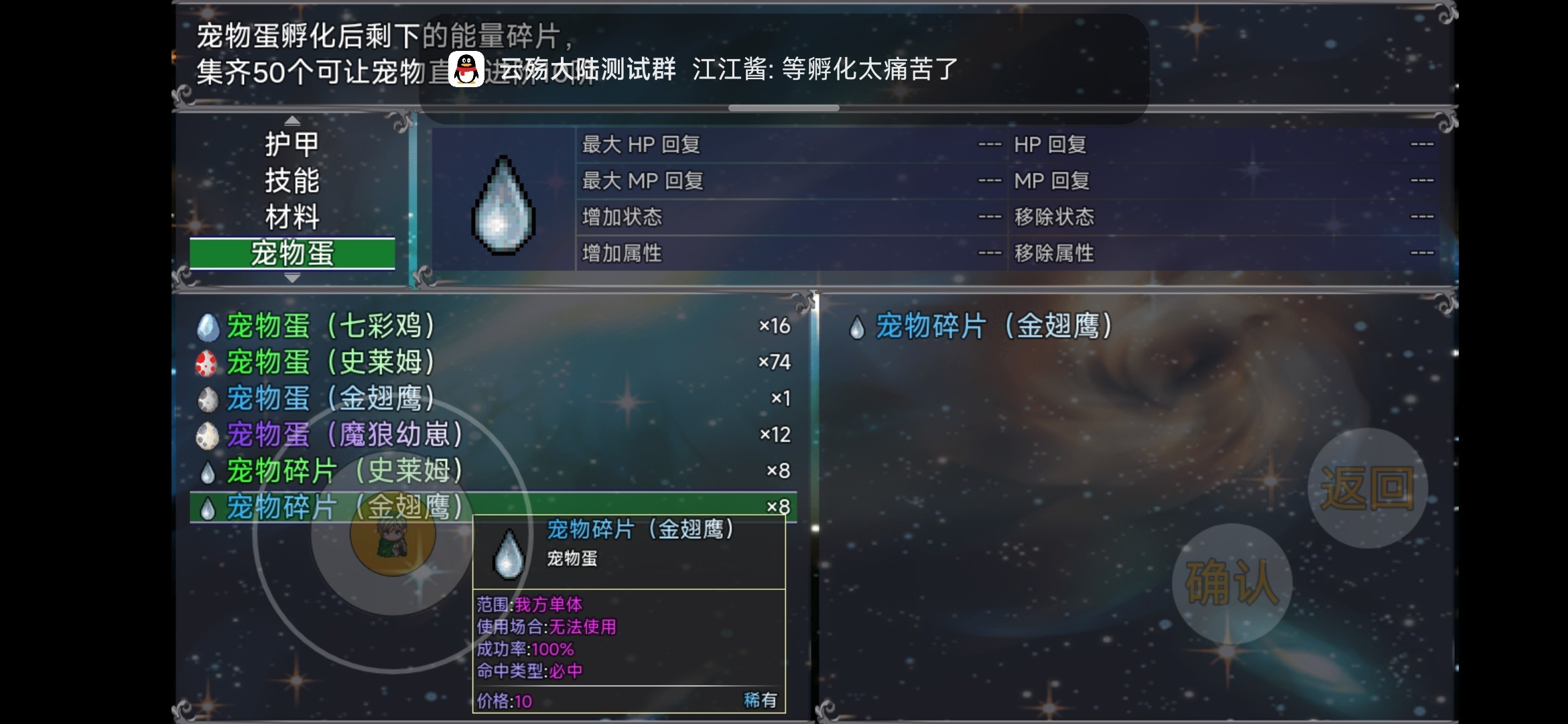The height and width of the screenshot is (724, 1568).
Task: Select the highlighted 宠物蛋 category
Action: (291, 253)
